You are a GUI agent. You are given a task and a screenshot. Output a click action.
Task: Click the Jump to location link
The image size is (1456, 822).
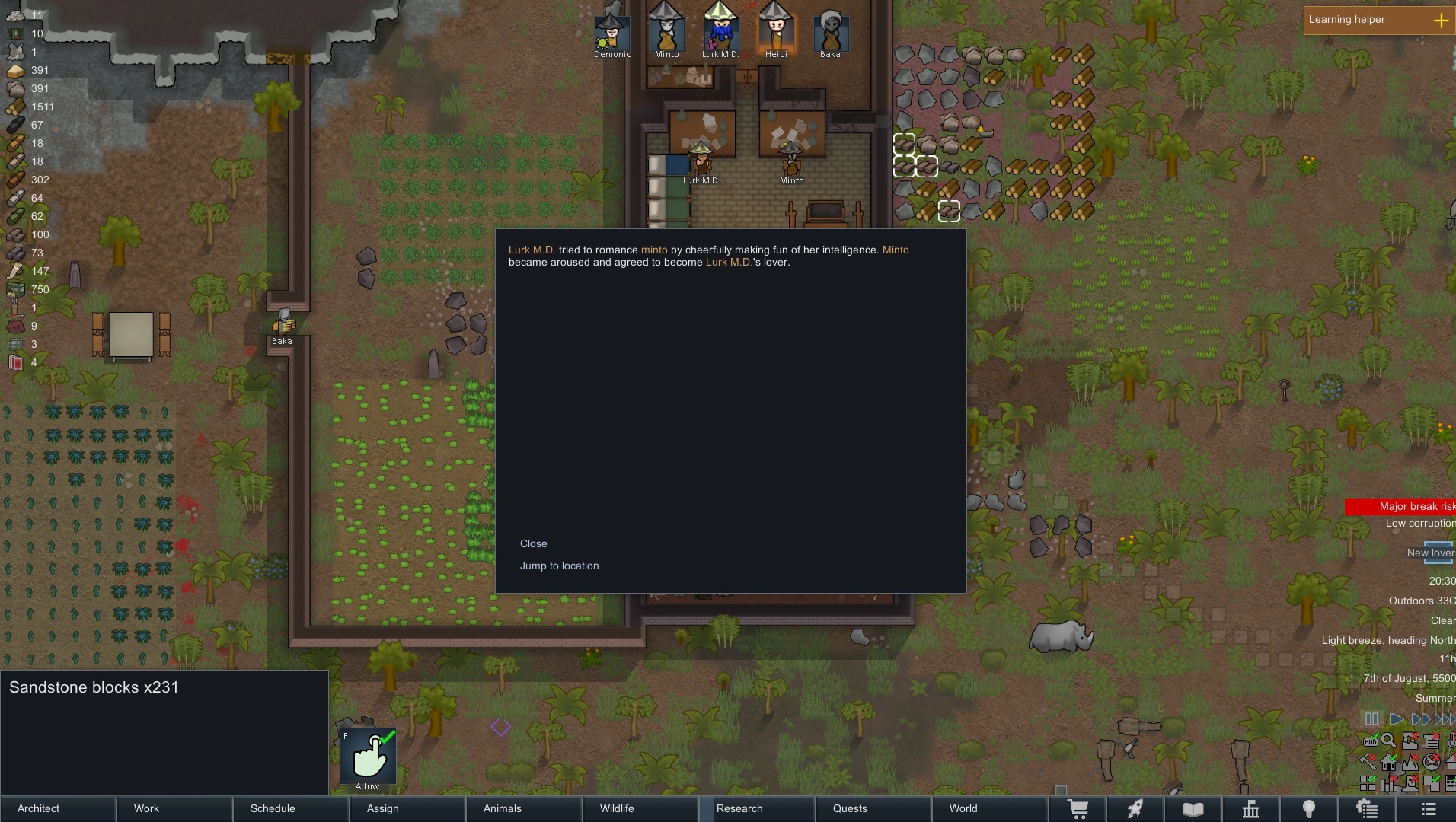click(559, 566)
